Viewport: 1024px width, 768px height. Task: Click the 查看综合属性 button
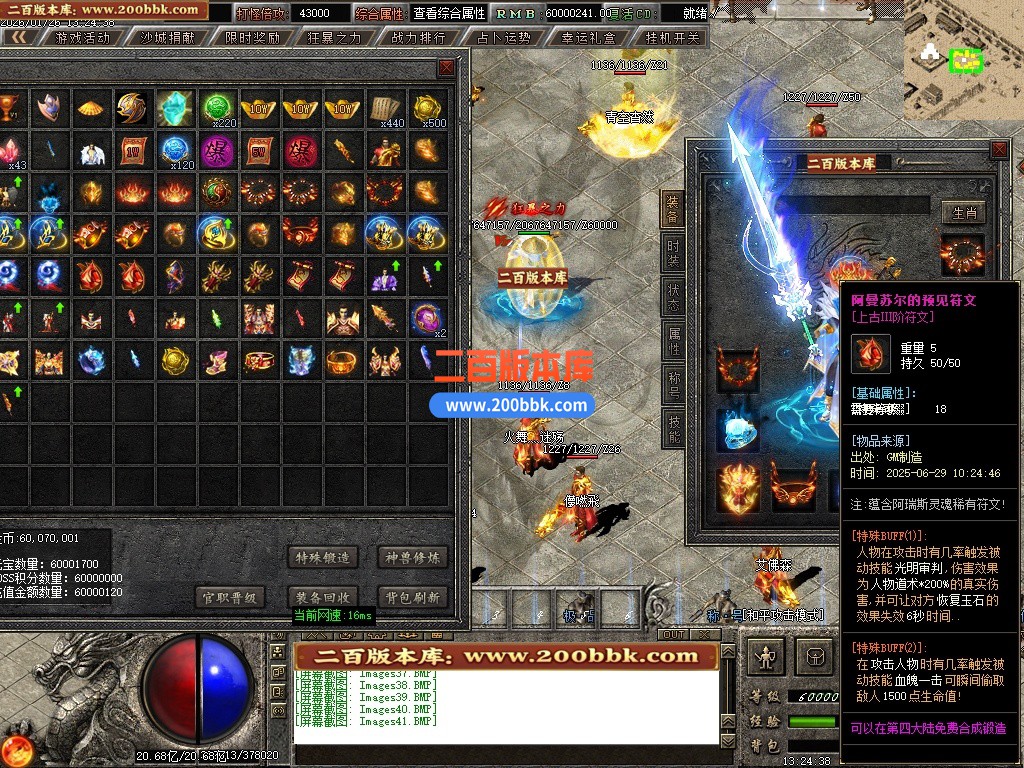450,13
